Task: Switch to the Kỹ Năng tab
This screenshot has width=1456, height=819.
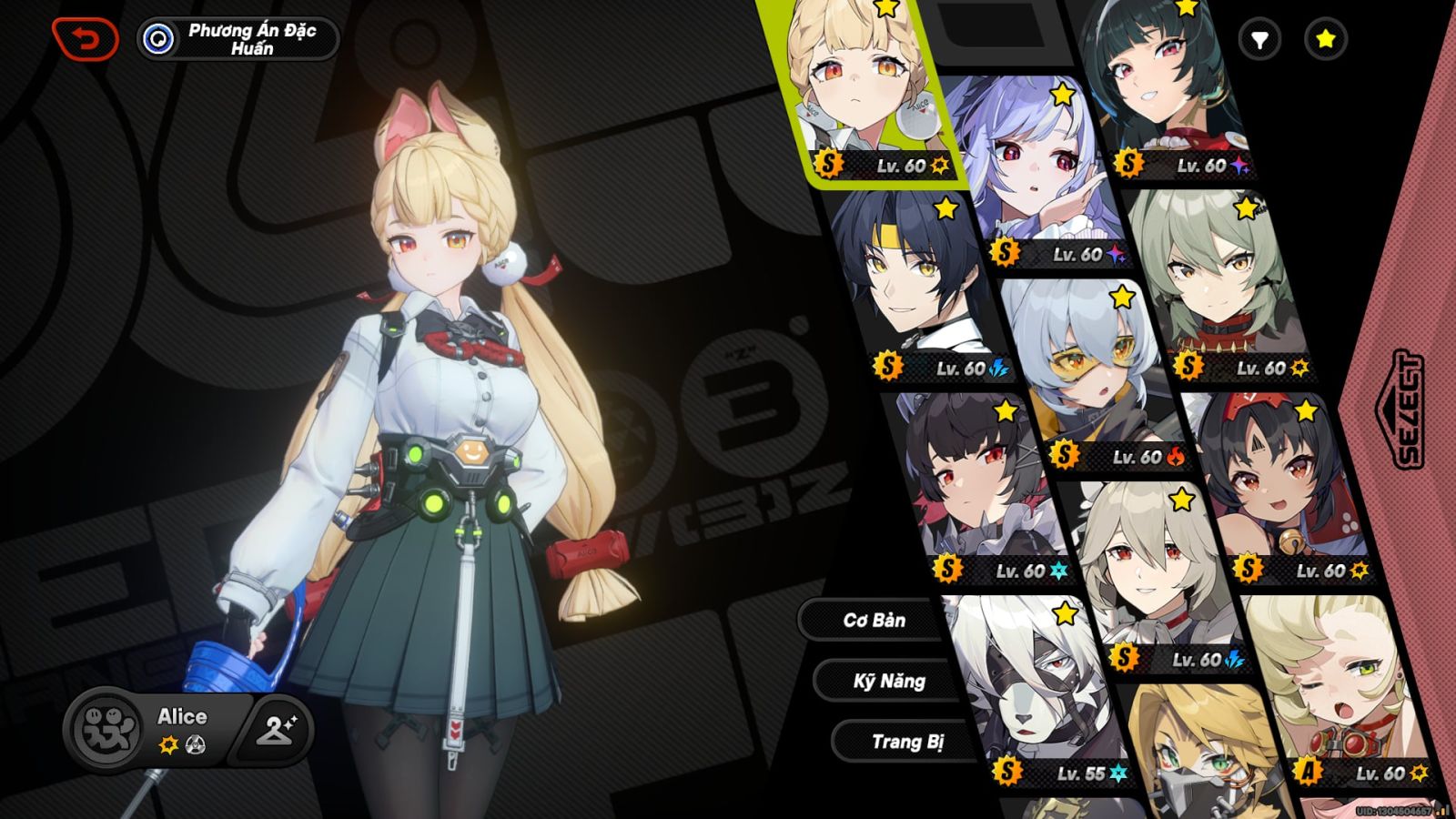Action: 889,682
